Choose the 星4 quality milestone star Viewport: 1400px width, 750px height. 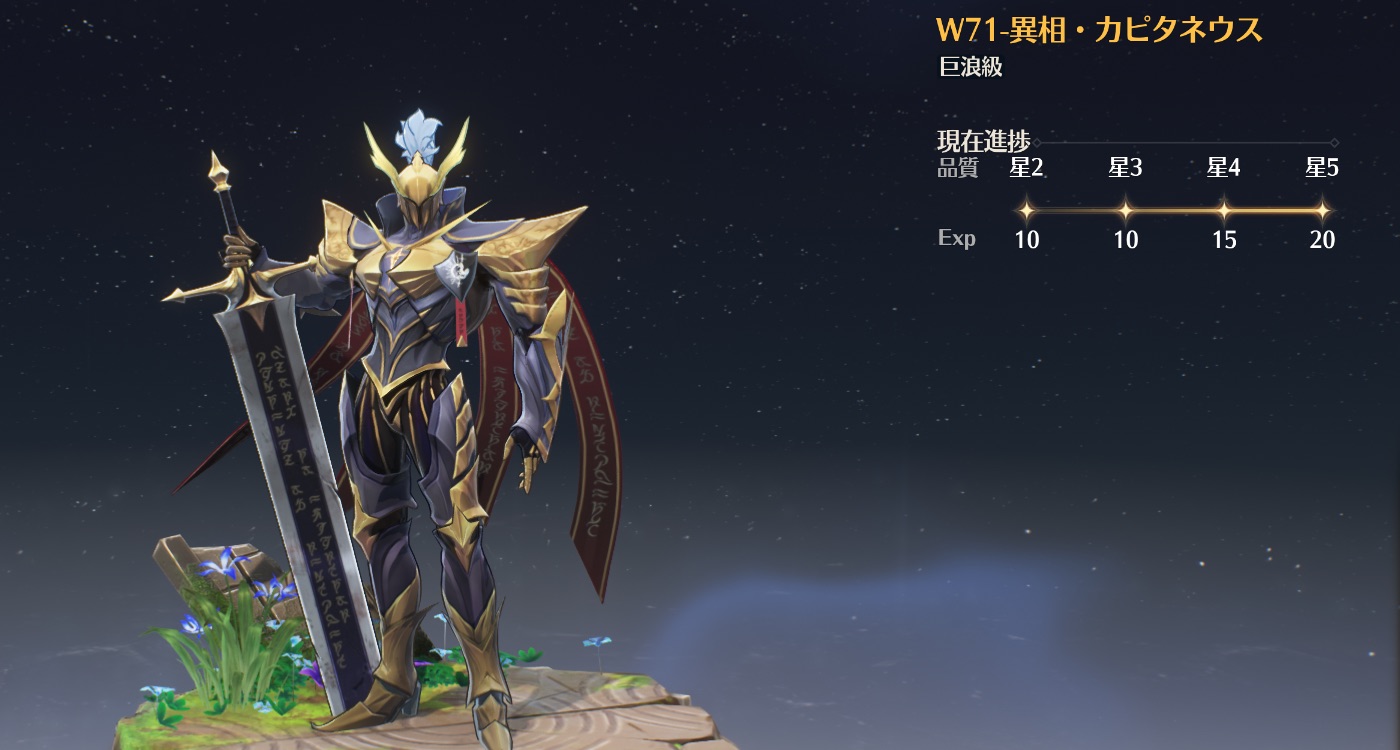[x=1224, y=211]
